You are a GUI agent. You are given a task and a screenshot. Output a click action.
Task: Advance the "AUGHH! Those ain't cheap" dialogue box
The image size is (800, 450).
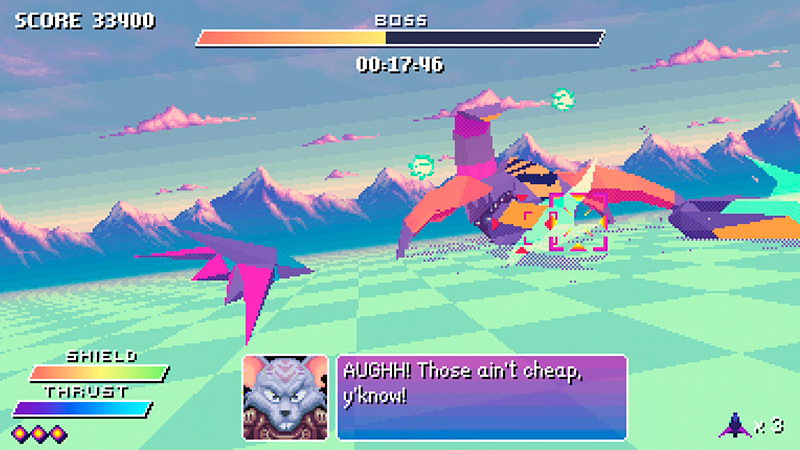[481, 397]
